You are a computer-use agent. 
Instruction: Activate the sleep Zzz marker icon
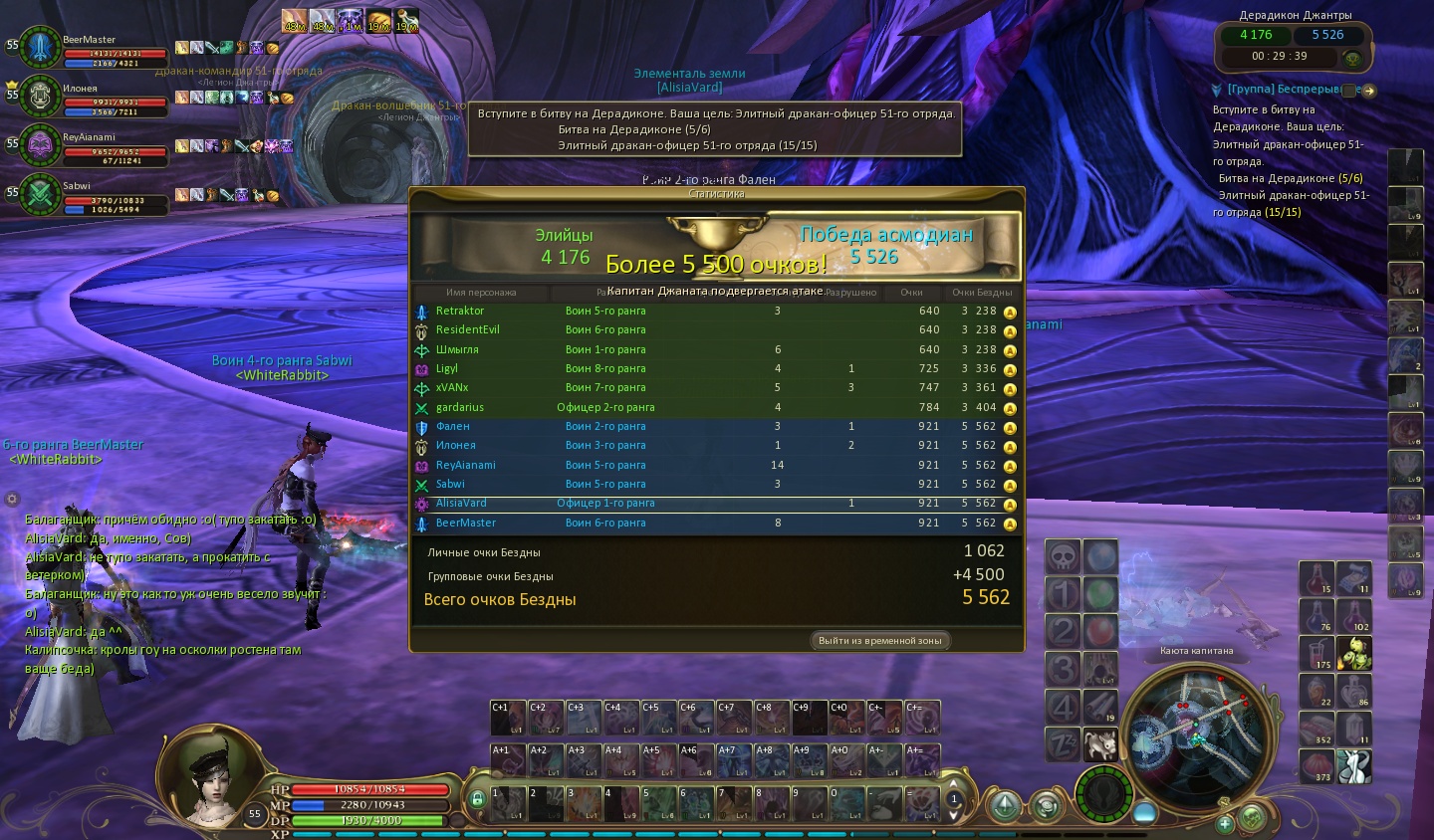click(x=1063, y=743)
